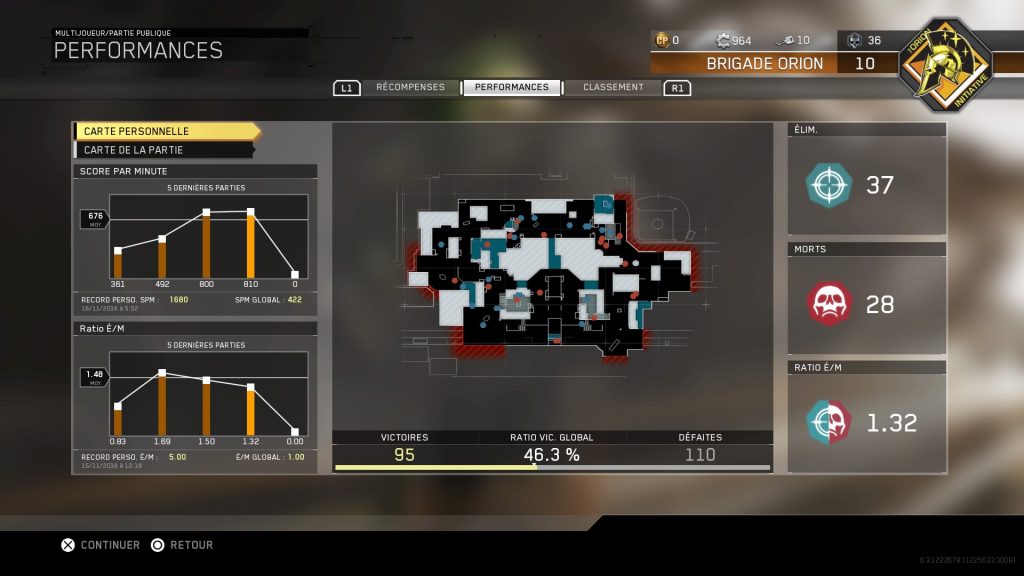This screenshot has height=576, width=1024.
Task: Select the Ratio É/M graph panel
Action: tap(195, 397)
